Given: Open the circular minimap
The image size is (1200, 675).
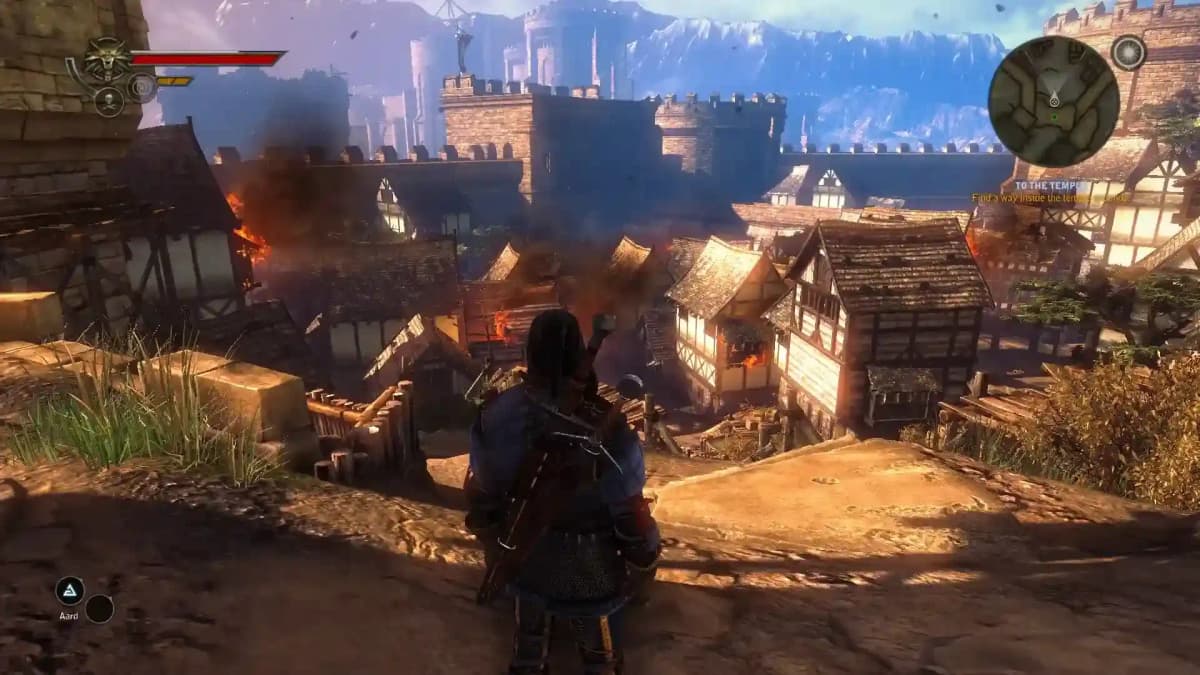Looking at the screenshot, I should [x=1053, y=101].
